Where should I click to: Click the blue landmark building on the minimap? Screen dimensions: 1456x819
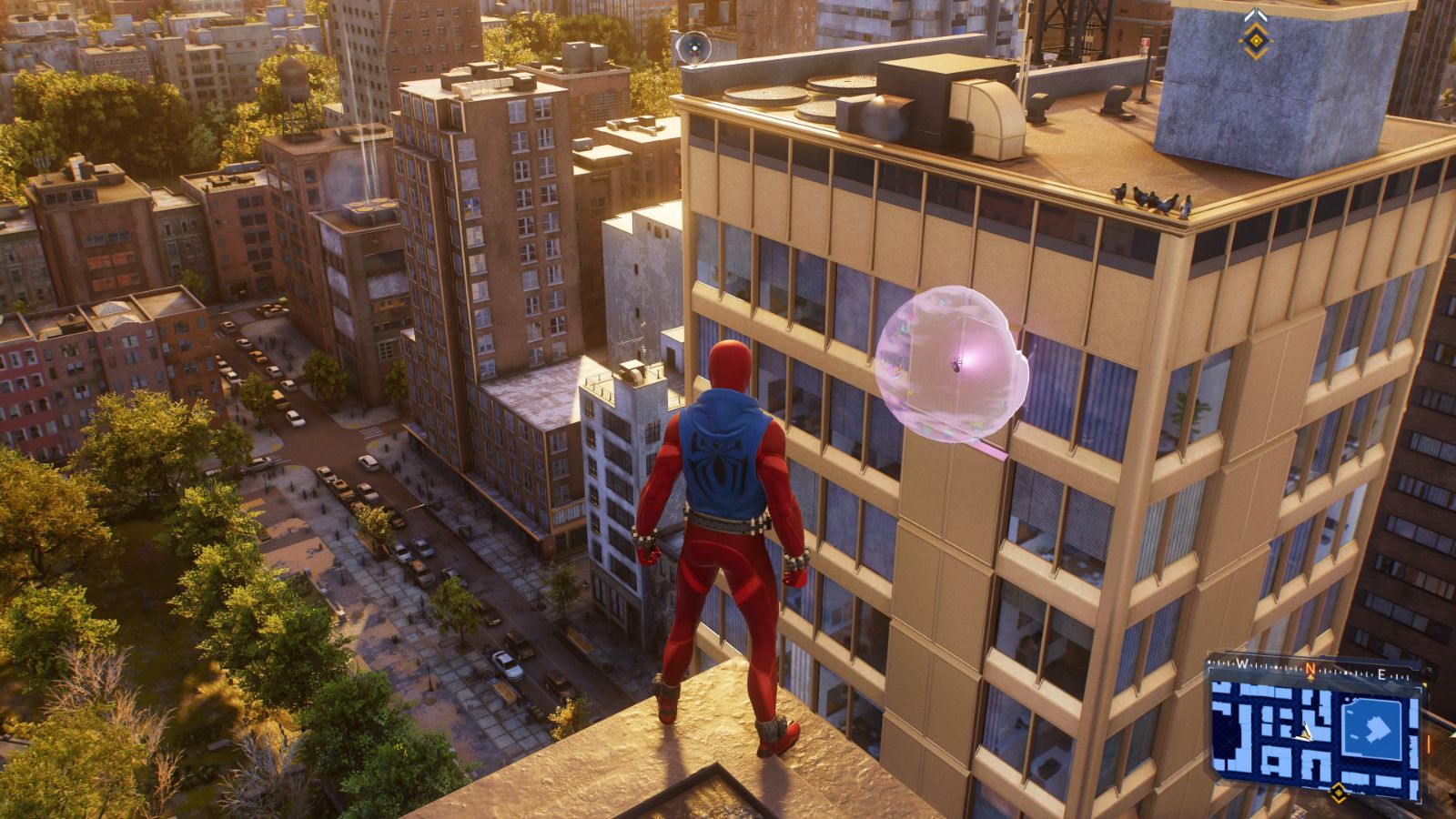click(1371, 728)
